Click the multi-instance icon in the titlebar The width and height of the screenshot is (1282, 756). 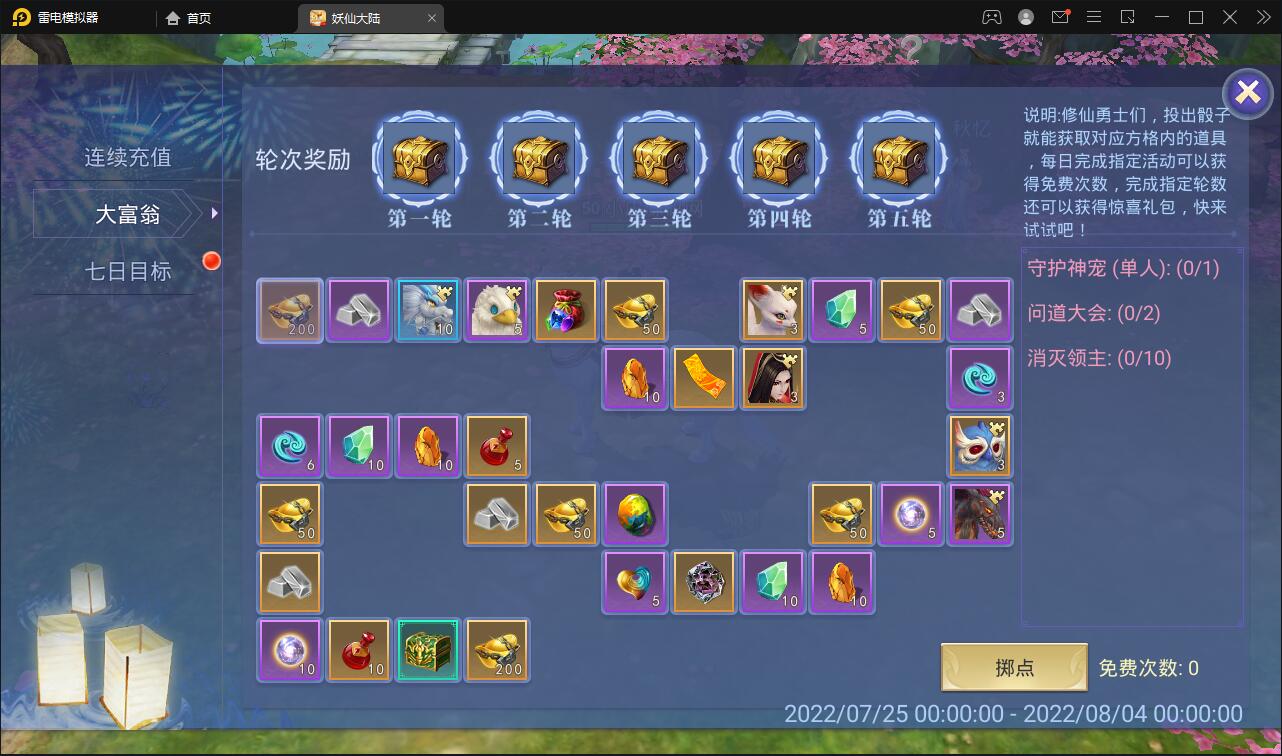click(1126, 17)
